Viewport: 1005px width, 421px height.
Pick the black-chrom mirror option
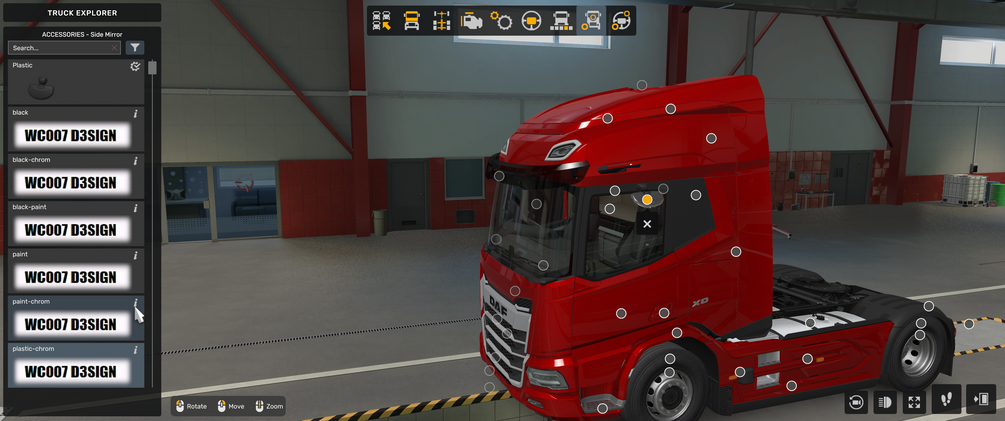pyautogui.click(x=70, y=182)
